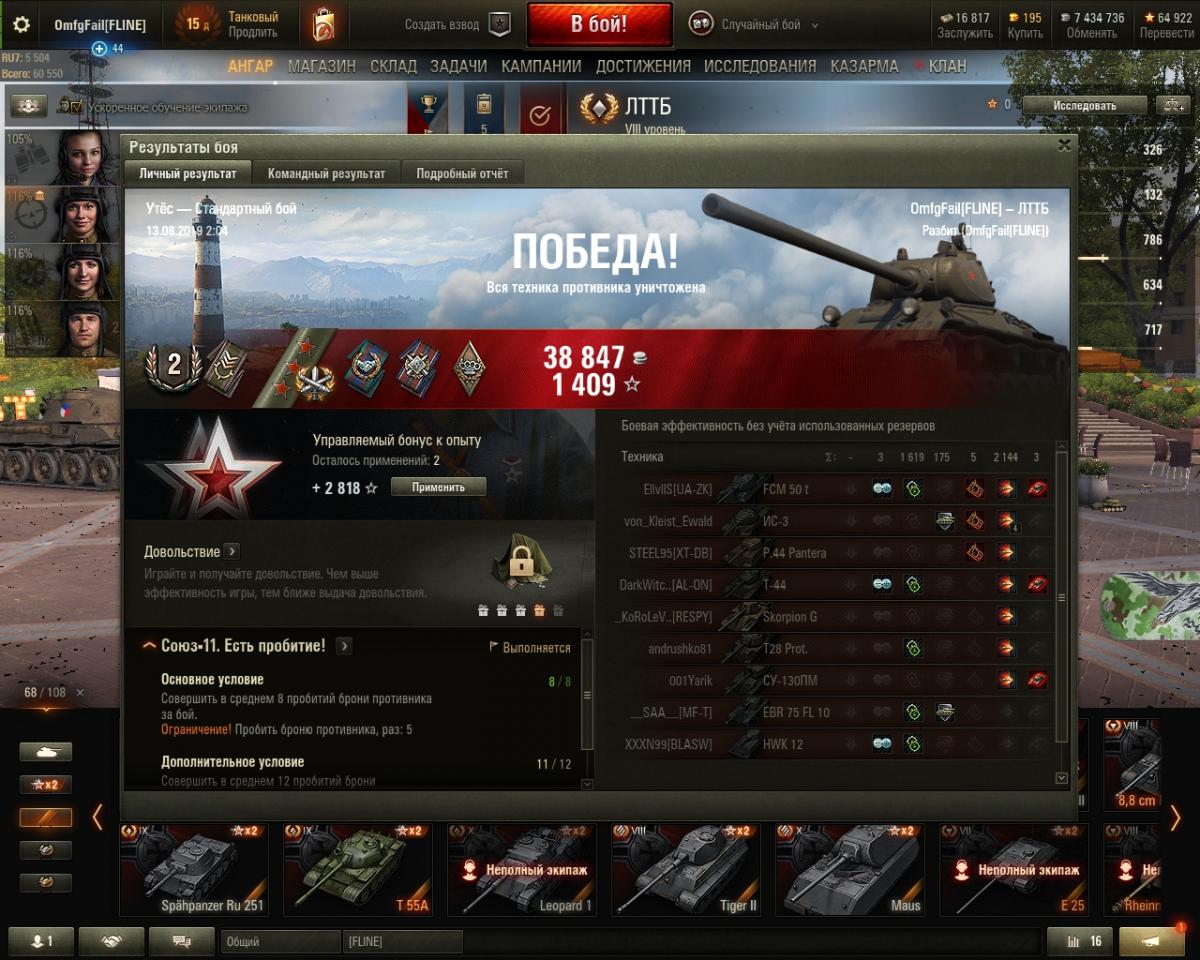Close the battle results window
Screen dimensions: 1200x960
(1064, 145)
